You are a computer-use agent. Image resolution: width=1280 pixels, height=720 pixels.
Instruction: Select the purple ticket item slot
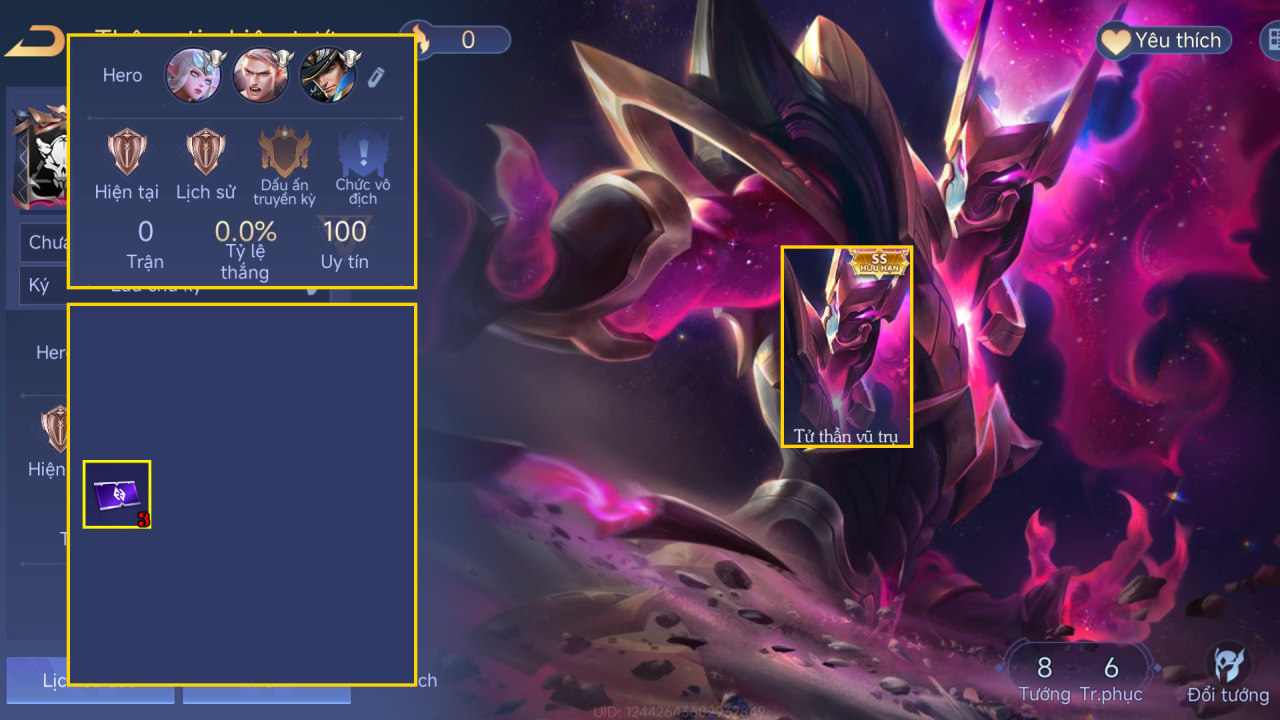click(x=117, y=494)
